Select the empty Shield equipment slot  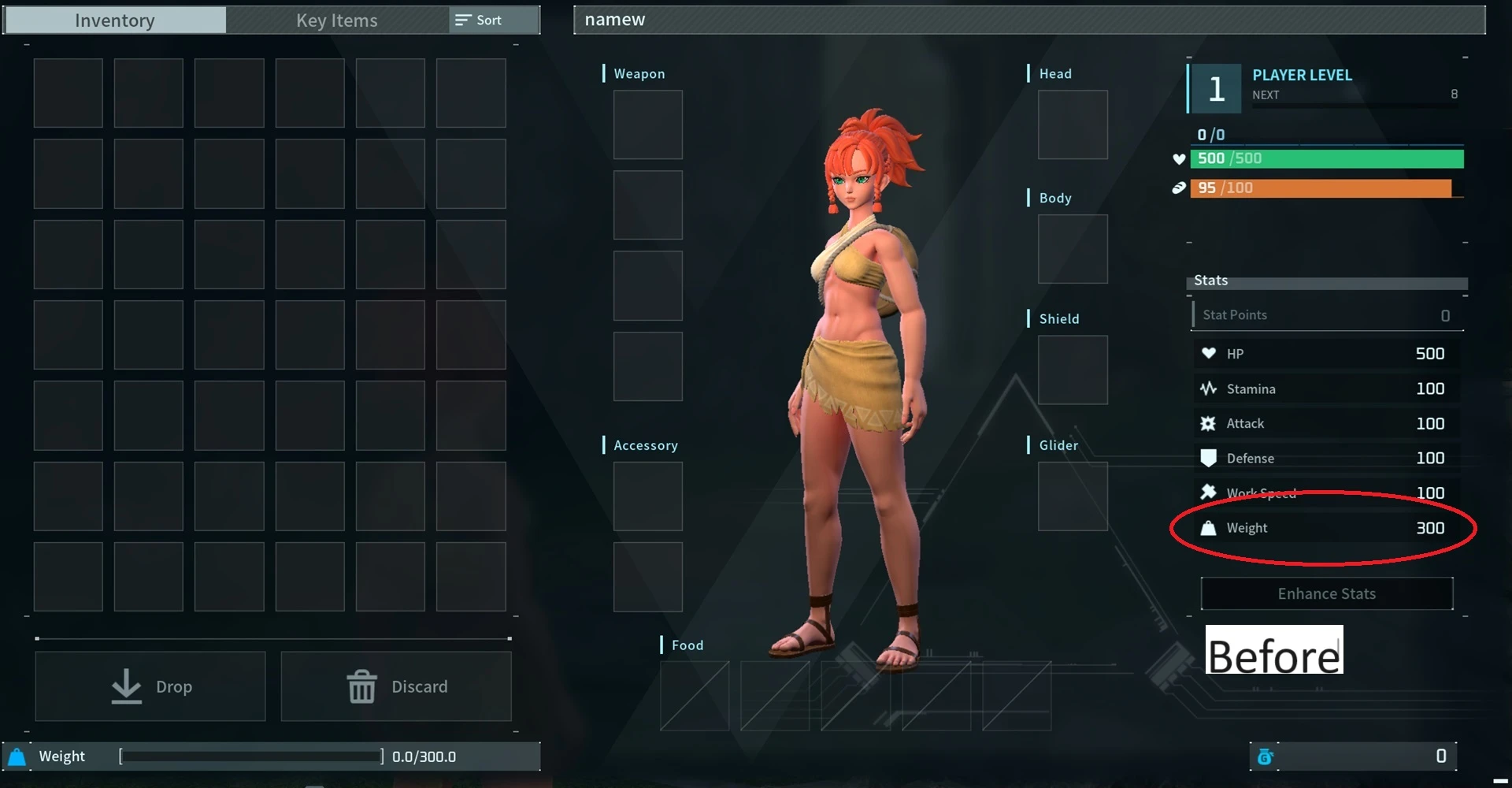[x=1073, y=370]
